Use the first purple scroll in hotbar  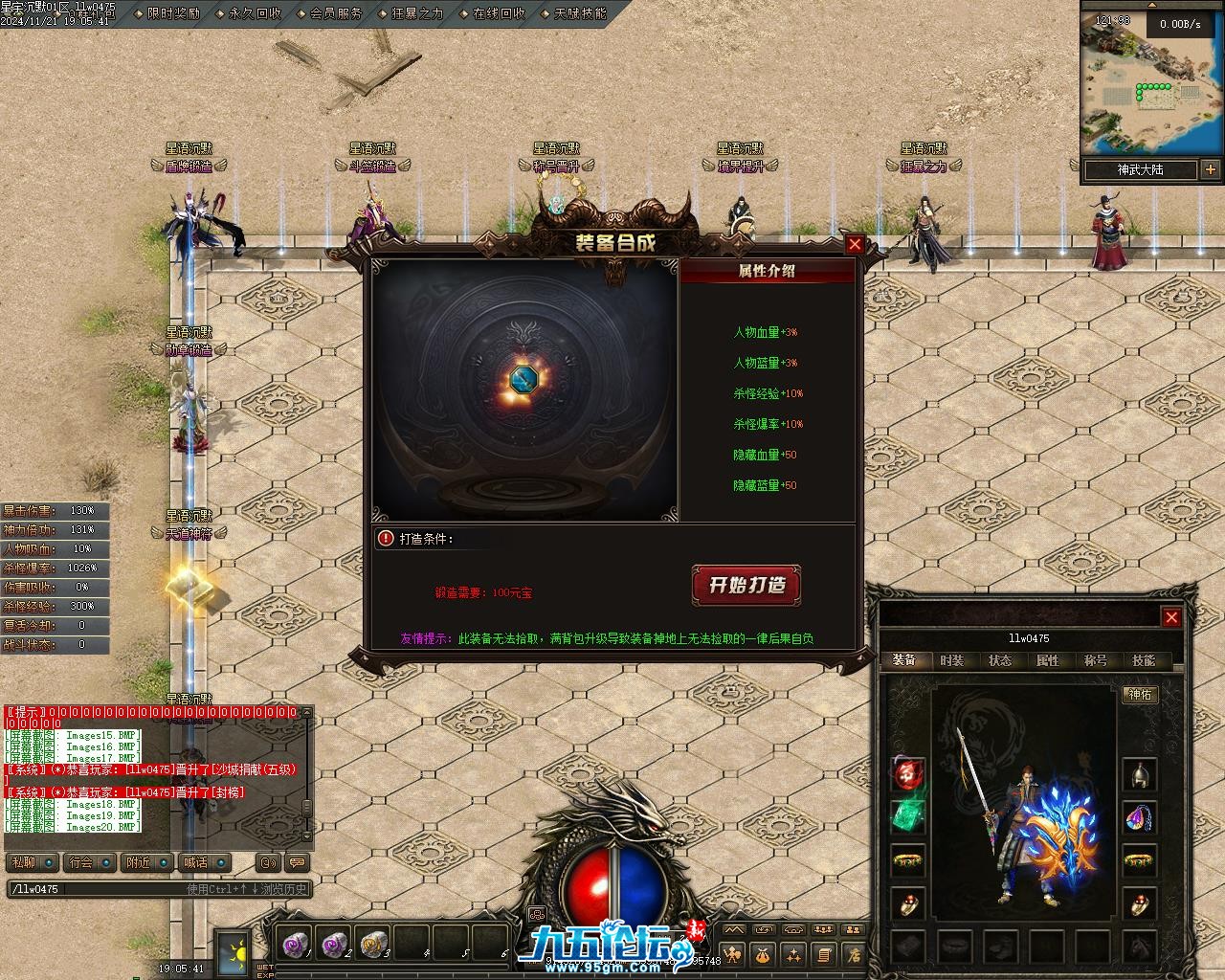pyautogui.click(x=295, y=944)
